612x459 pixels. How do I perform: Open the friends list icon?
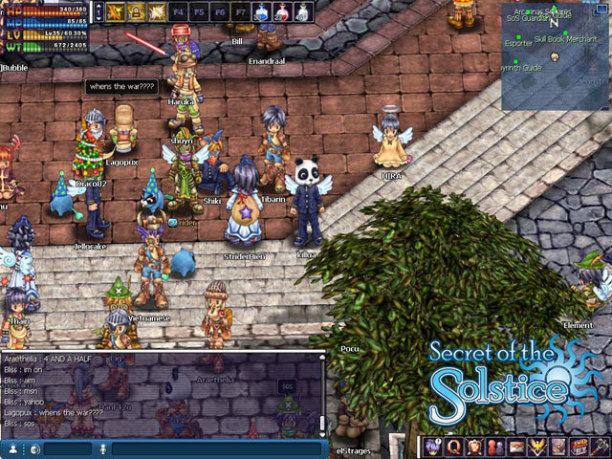496,447
